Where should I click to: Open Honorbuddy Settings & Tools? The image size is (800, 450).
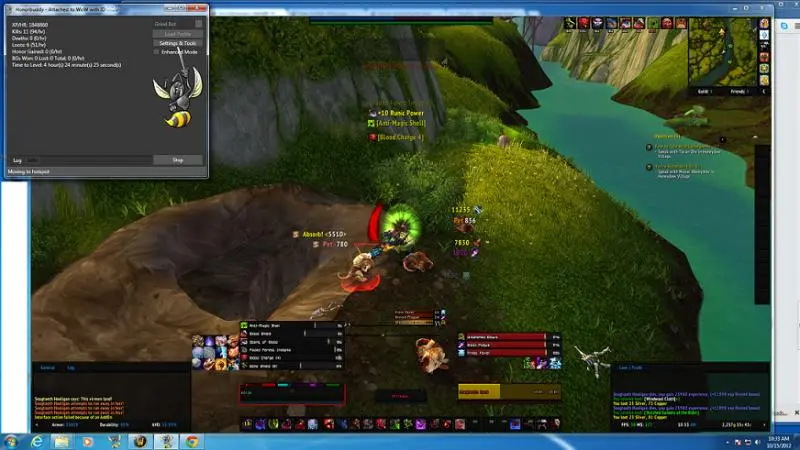pos(178,43)
